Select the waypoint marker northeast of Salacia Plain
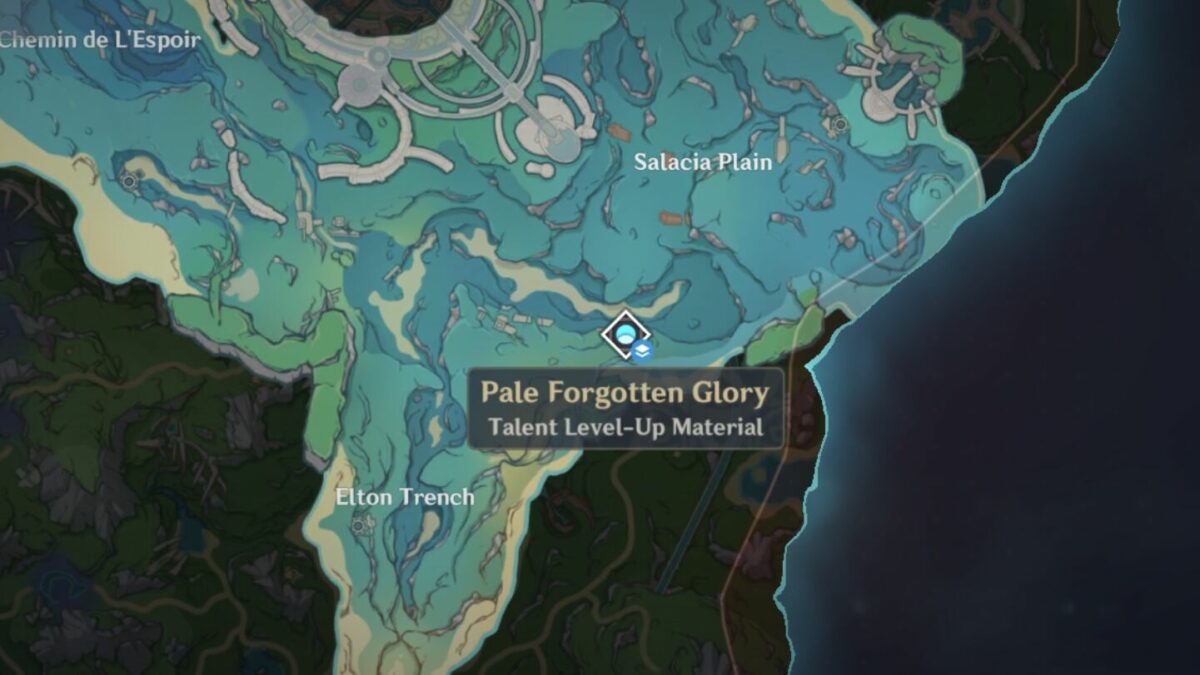The width and height of the screenshot is (1200, 675). [x=841, y=124]
